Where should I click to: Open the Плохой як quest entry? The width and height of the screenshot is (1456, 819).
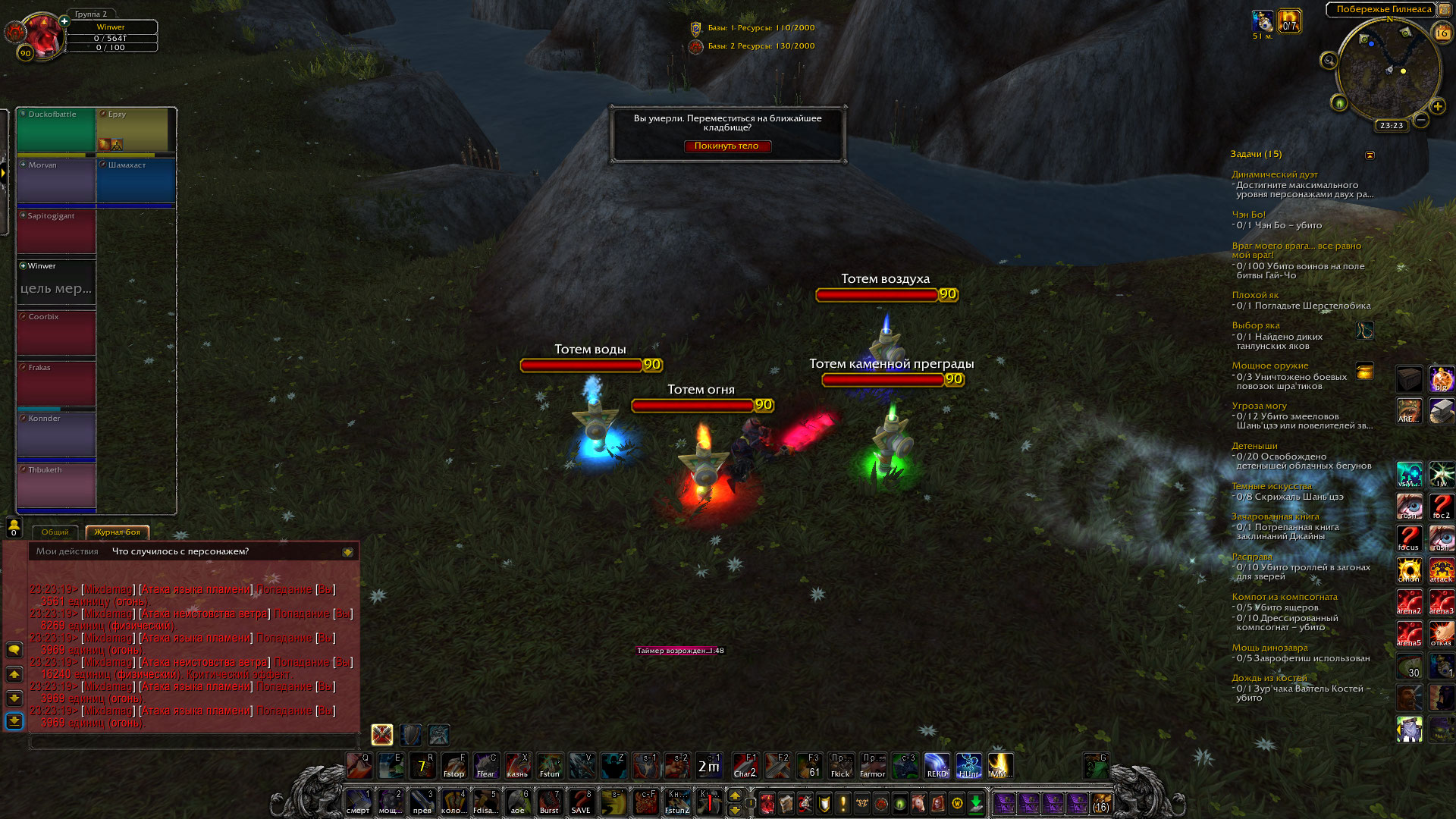tap(1255, 295)
